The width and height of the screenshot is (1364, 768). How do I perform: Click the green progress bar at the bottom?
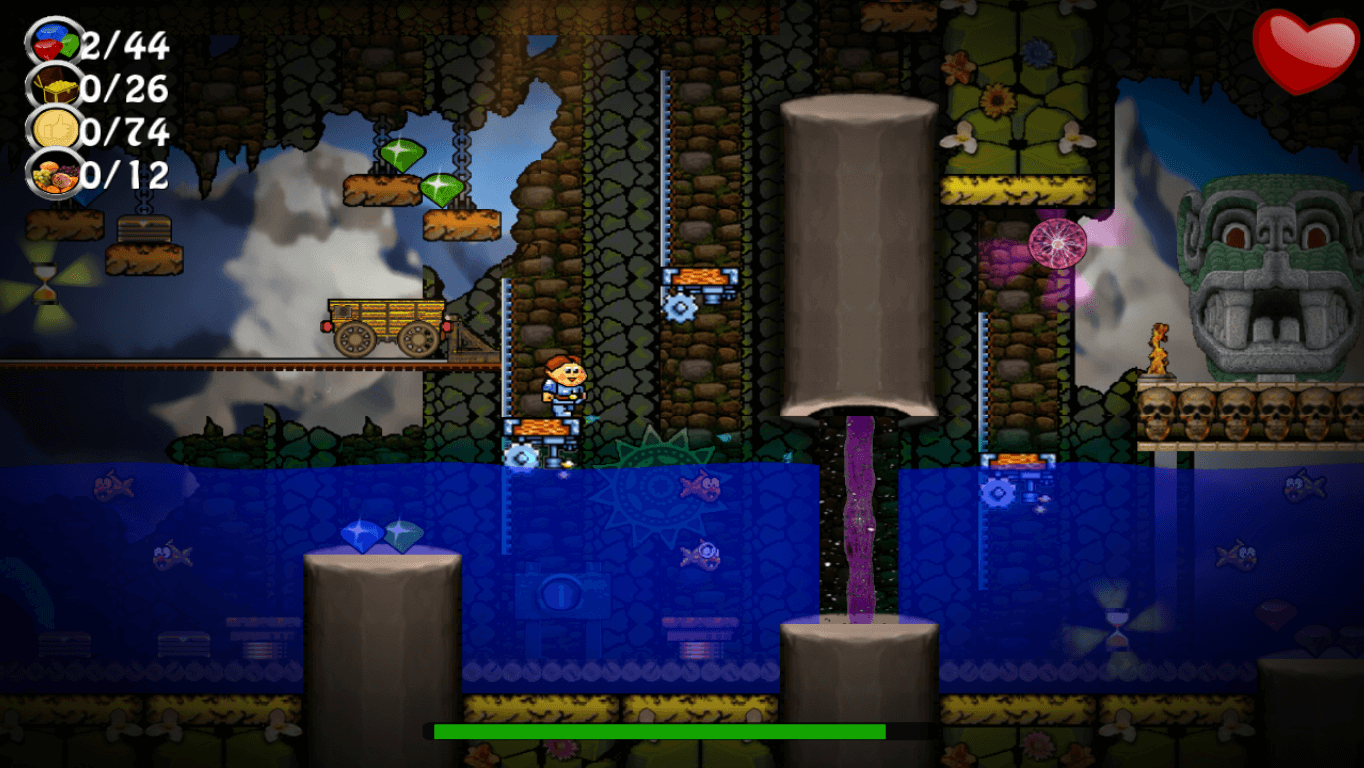point(658,731)
